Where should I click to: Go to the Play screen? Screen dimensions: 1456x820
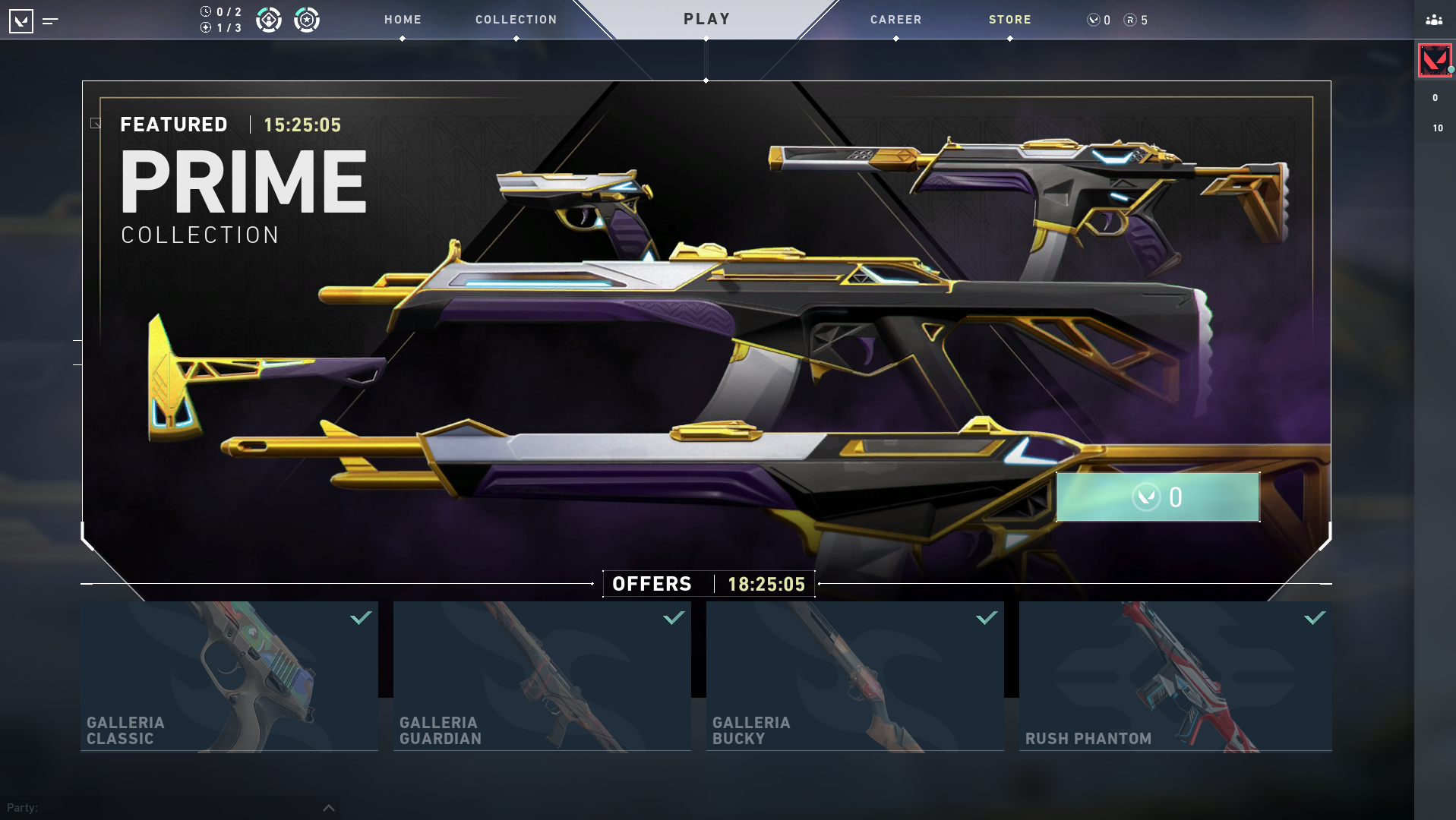pos(706,20)
